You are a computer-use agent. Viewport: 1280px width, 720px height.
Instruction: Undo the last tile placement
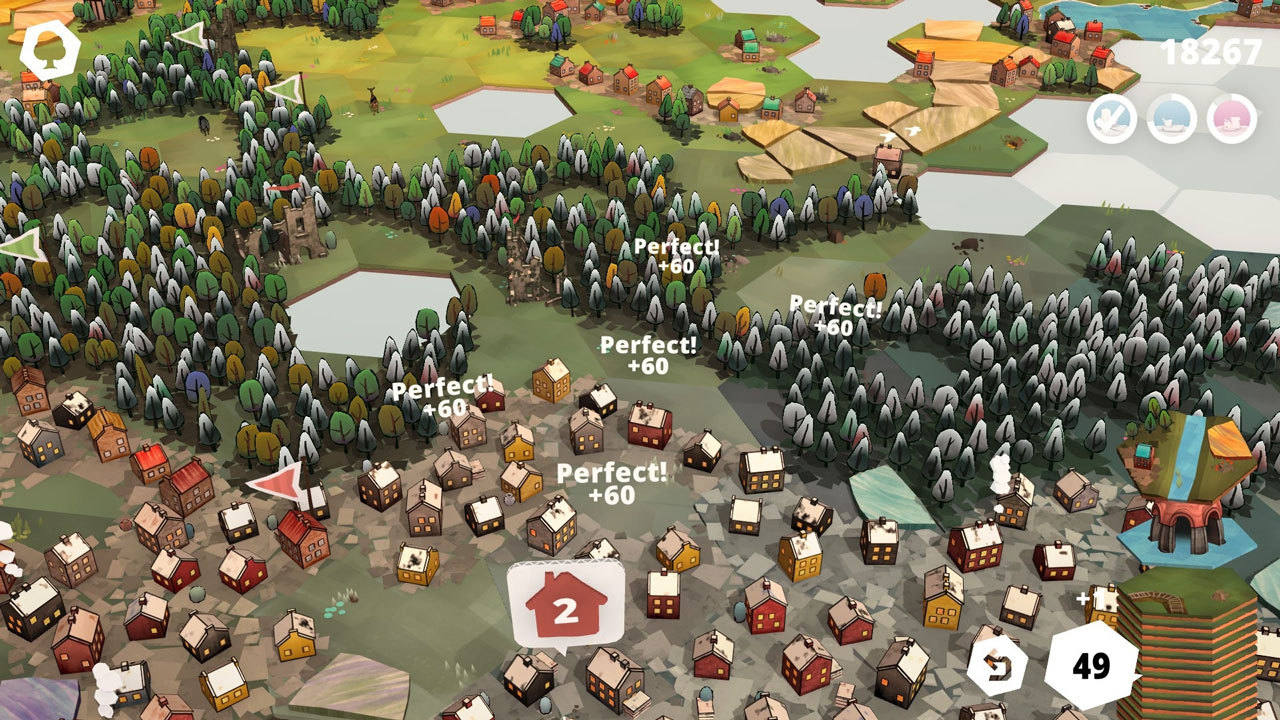coord(997,667)
